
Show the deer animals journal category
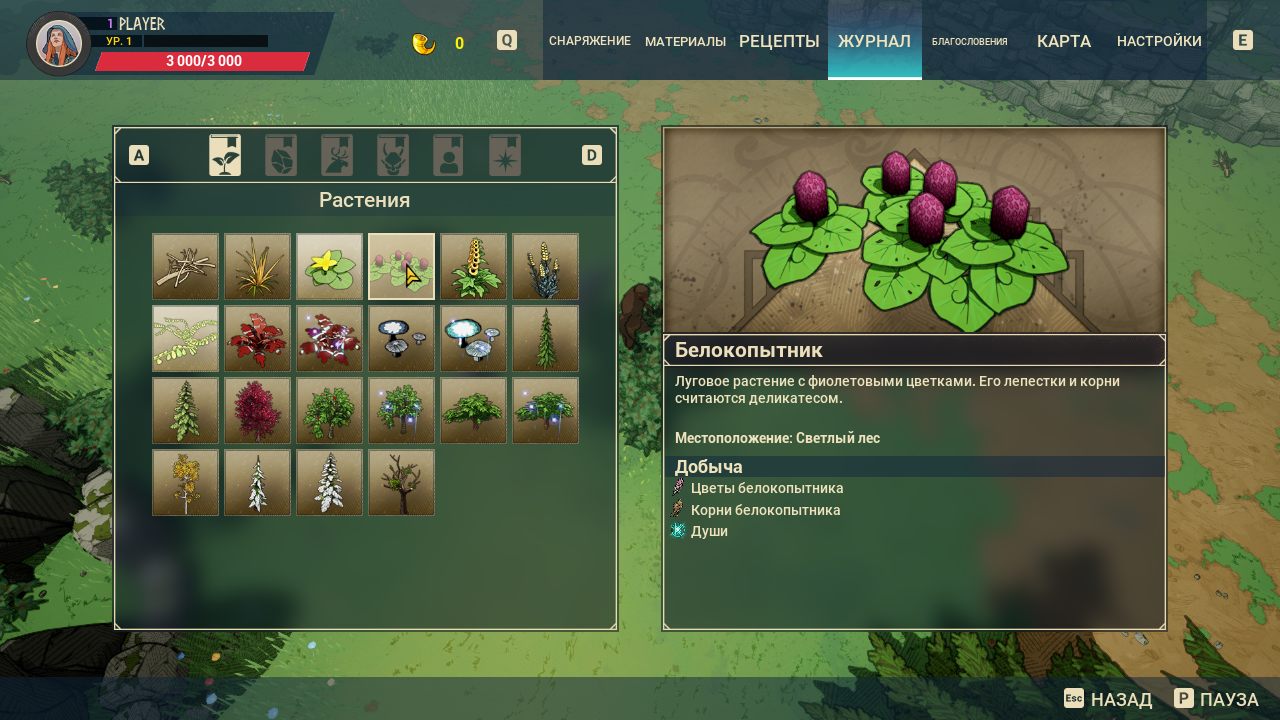pos(337,156)
